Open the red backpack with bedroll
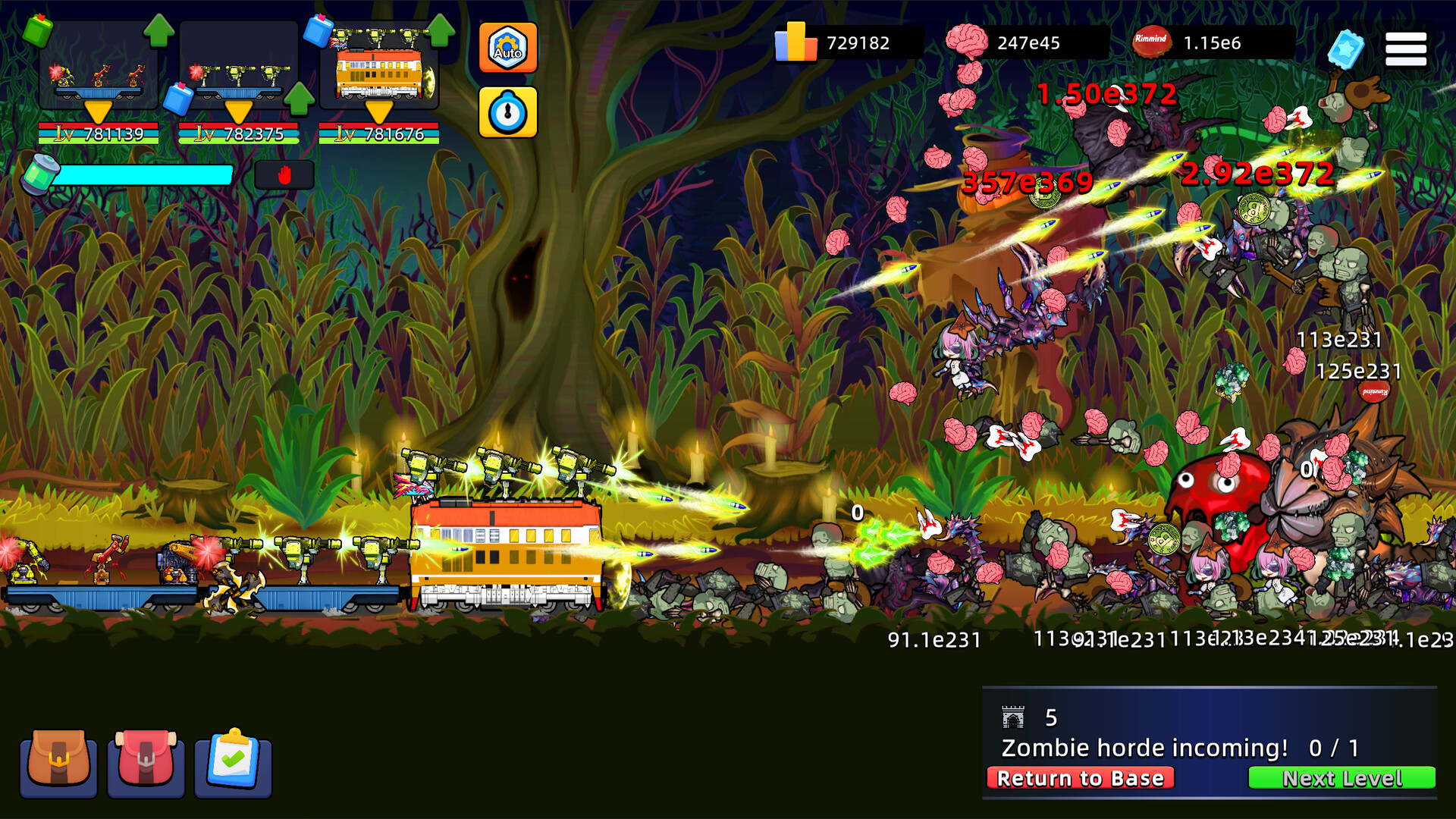Image resolution: width=1456 pixels, height=819 pixels. pyautogui.click(x=146, y=764)
